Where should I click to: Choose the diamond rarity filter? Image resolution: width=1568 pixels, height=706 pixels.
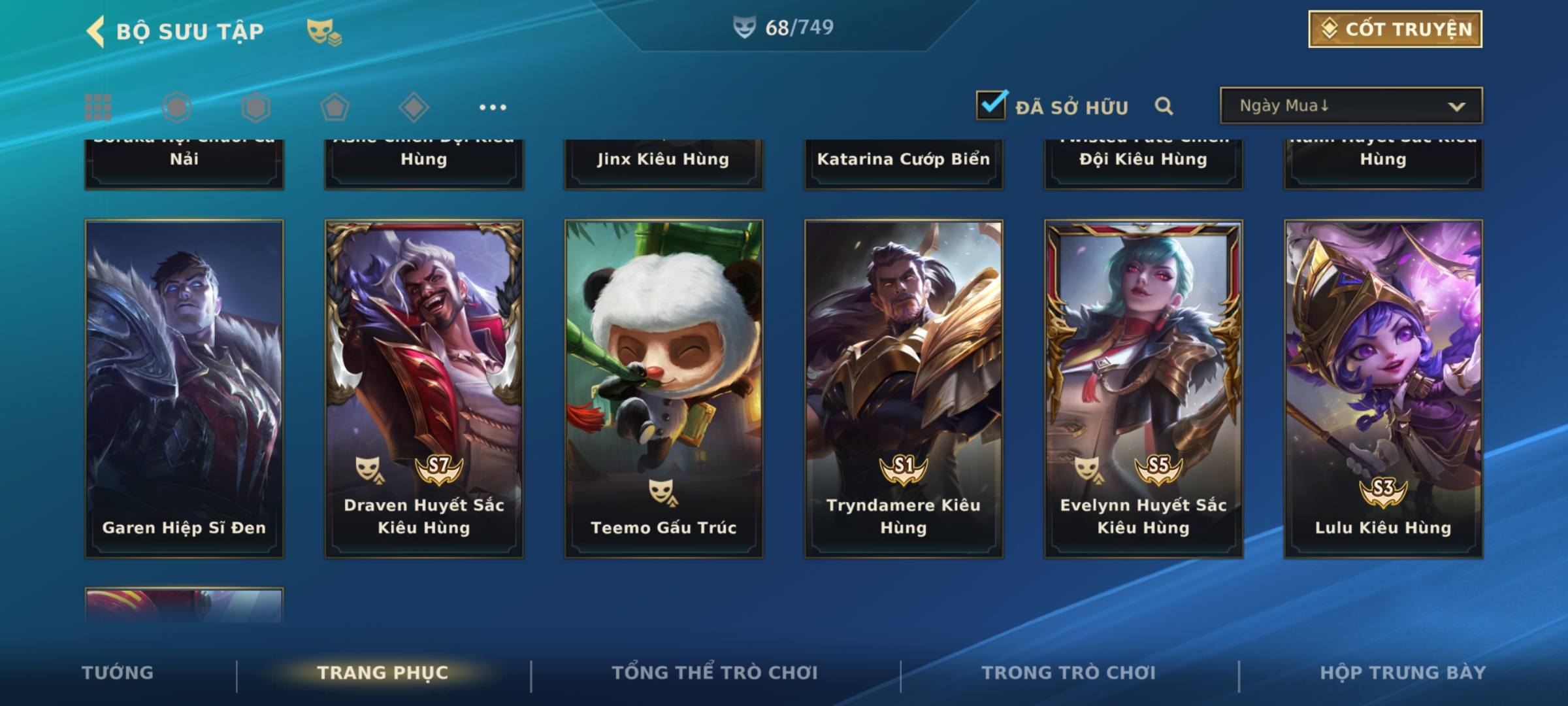point(414,107)
